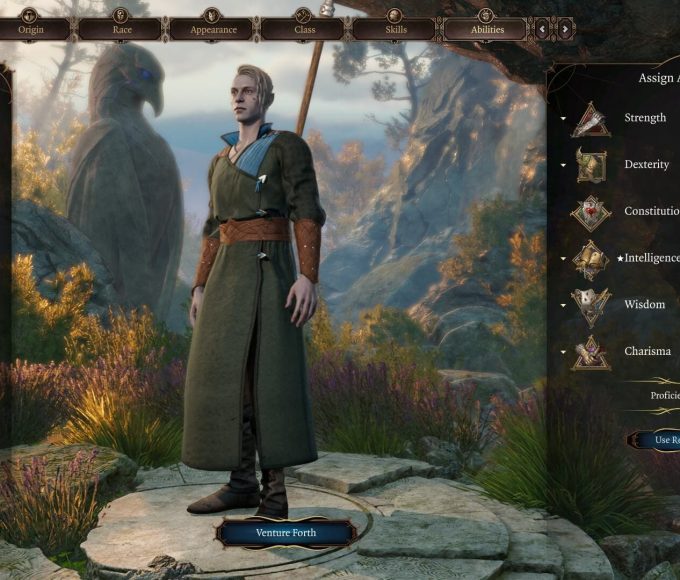Confirm character with Venture Forth
Viewport: 680px width, 580px height.
pos(287,533)
